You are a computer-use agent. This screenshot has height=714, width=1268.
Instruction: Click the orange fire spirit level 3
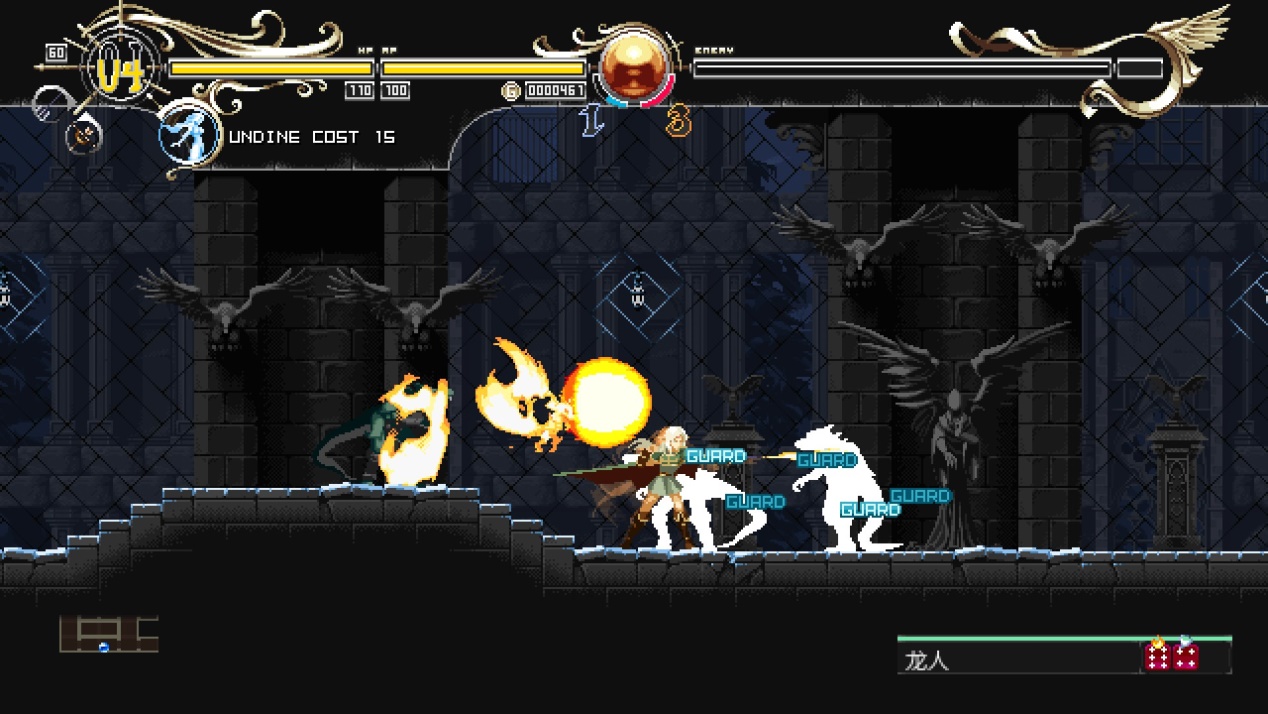pos(679,123)
